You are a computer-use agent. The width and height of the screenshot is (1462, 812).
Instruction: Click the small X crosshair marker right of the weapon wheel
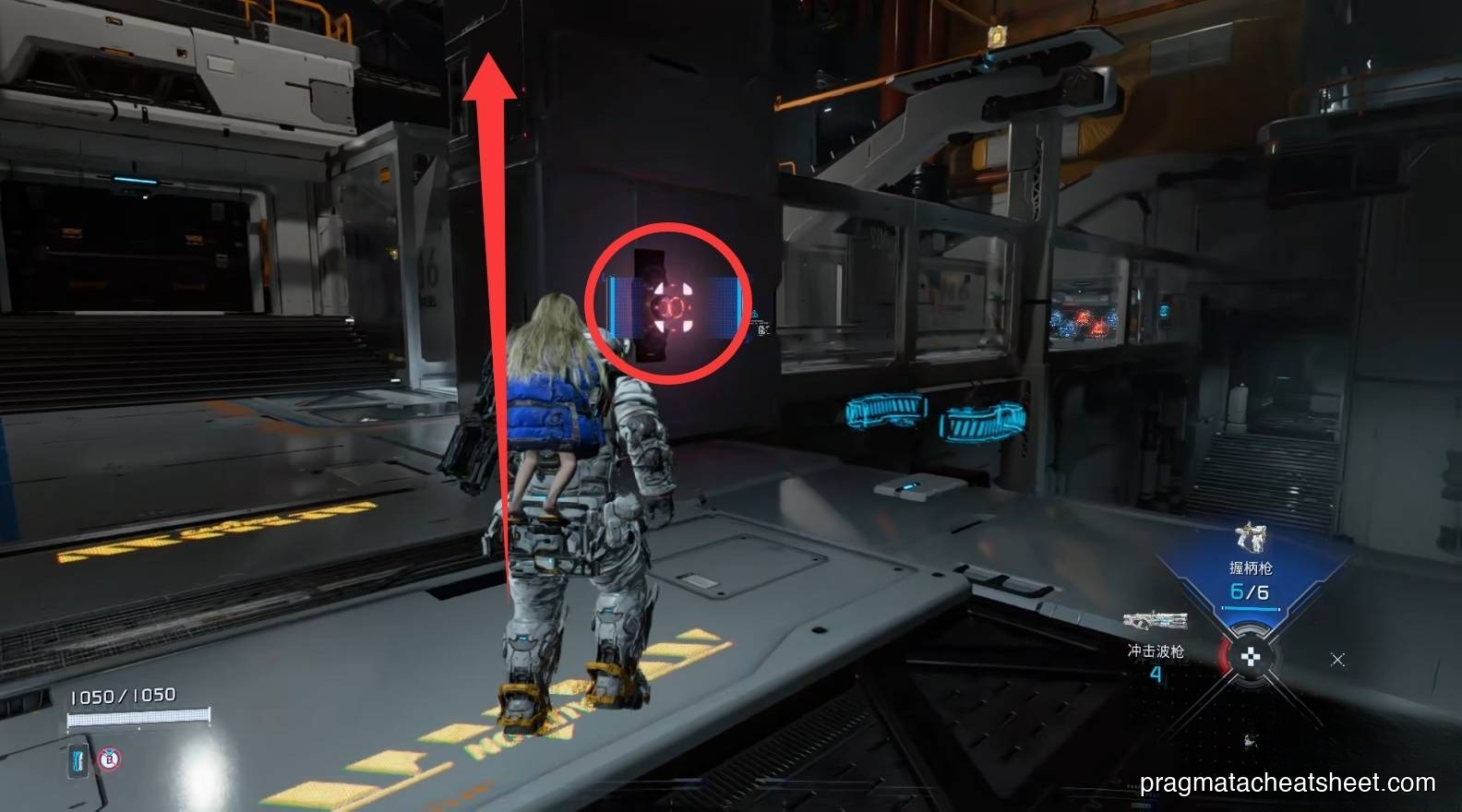click(1336, 658)
